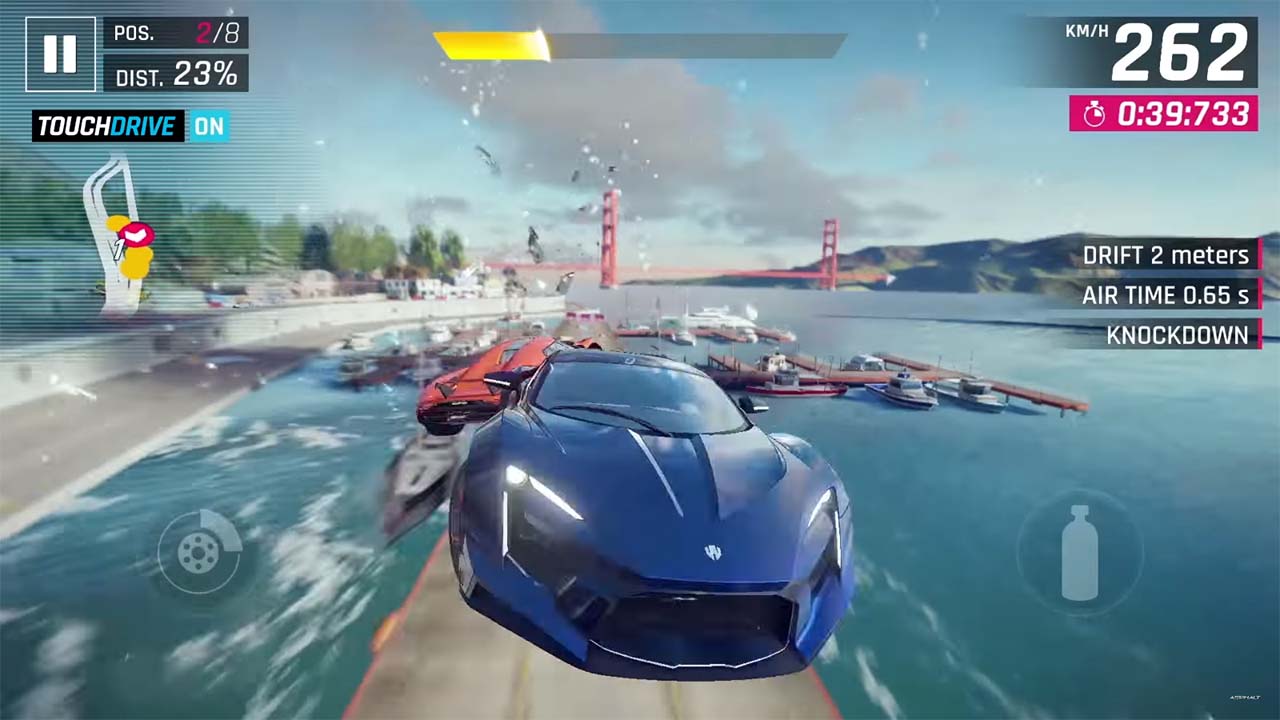The width and height of the screenshot is (1280, 720).
Task: Click the ON indicator next to TouchDrive
Action: (209, 127)
